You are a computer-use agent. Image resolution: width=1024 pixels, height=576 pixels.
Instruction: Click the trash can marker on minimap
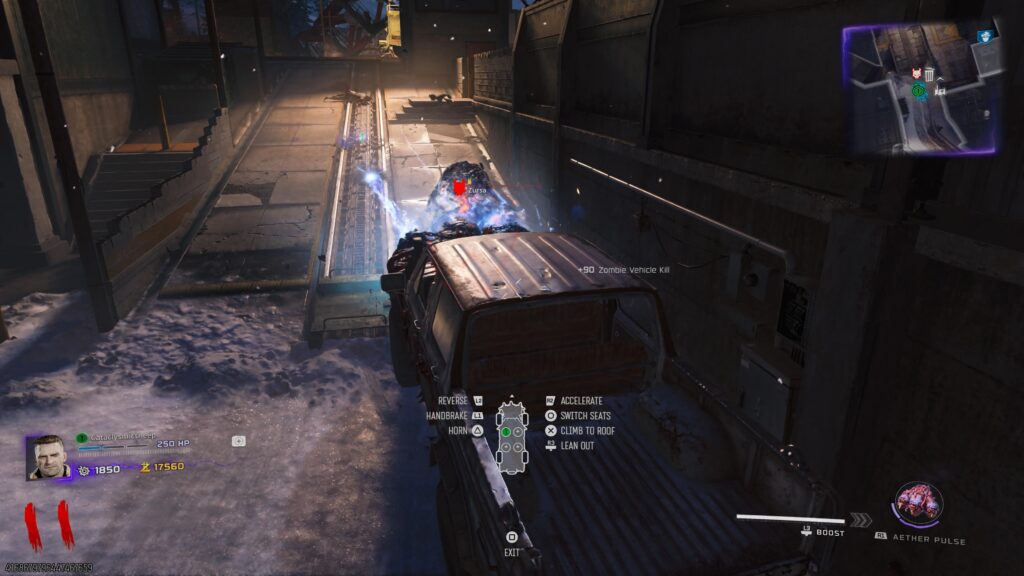tap(929, 74)
